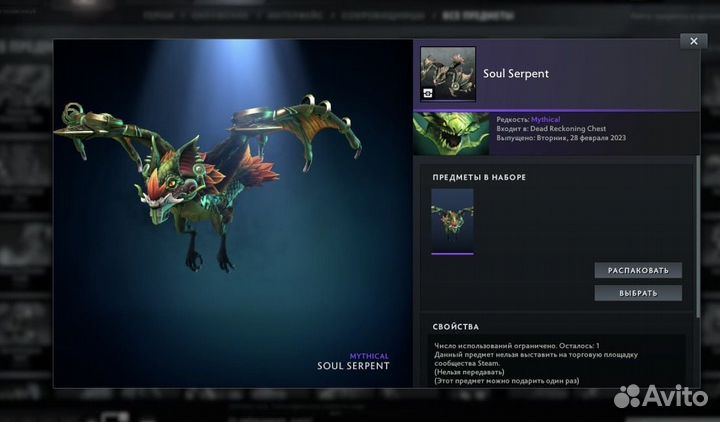Choose the Выбрать button
720x422 pixels.
637,293
